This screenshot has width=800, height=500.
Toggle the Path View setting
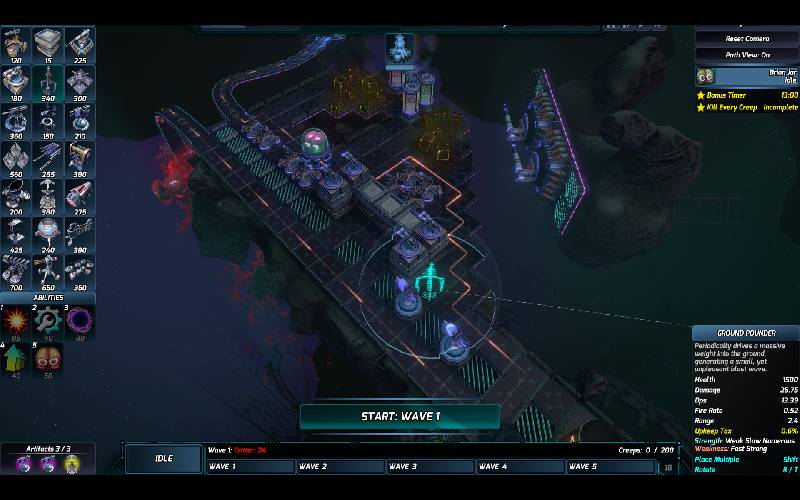747,55
